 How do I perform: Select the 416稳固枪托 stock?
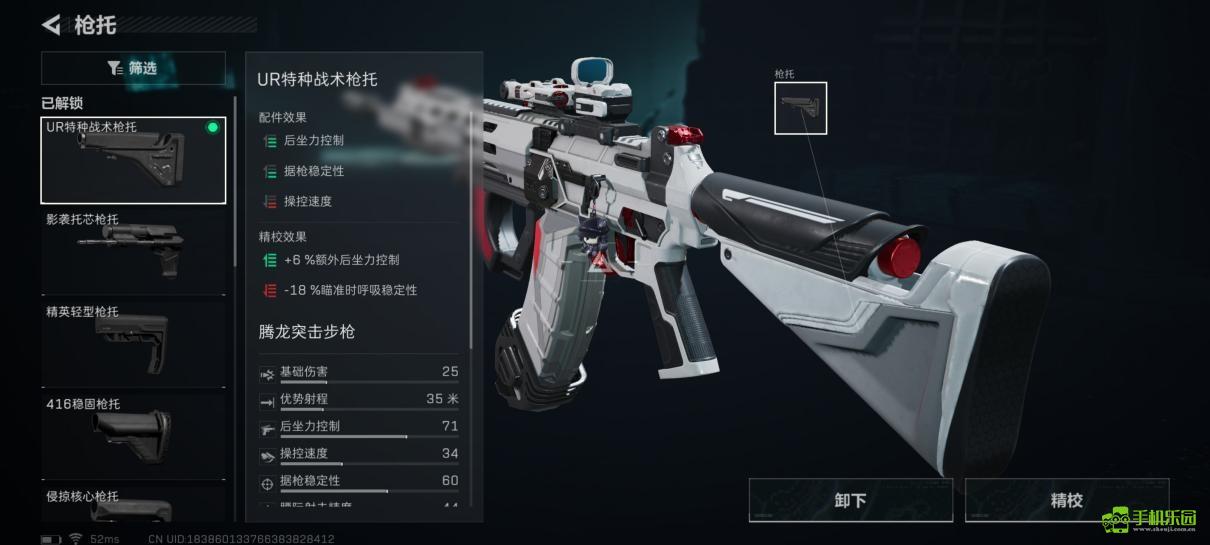[x=133, y=434]
